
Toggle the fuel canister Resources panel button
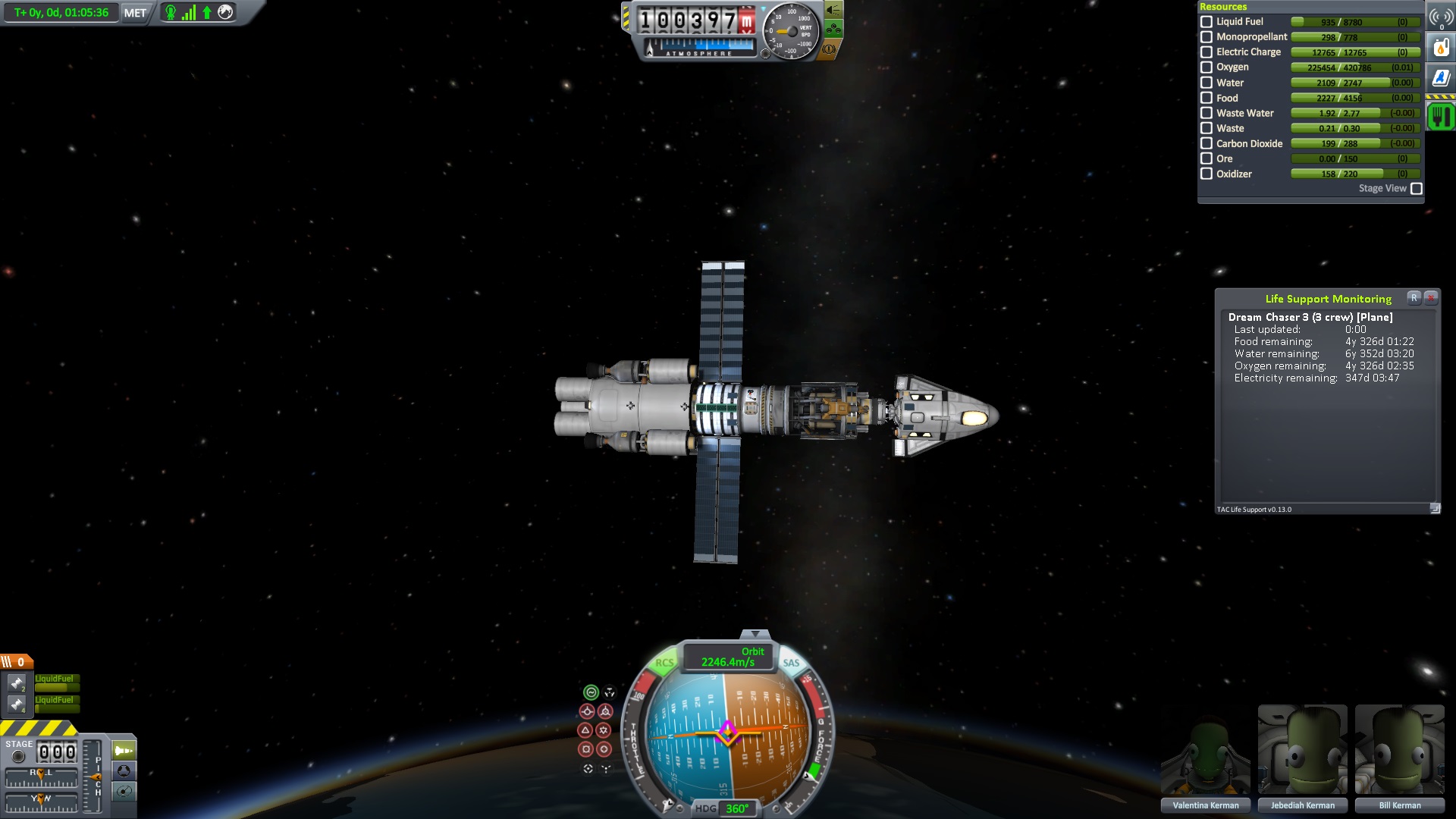pos(1441,48)
